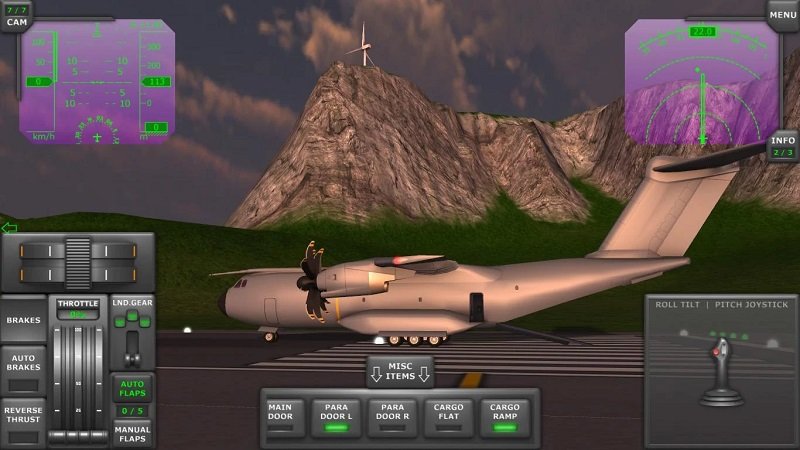Click the roll tilt pitch joystick
Viewport: 800px width, 450px height.
click(721, 372)
